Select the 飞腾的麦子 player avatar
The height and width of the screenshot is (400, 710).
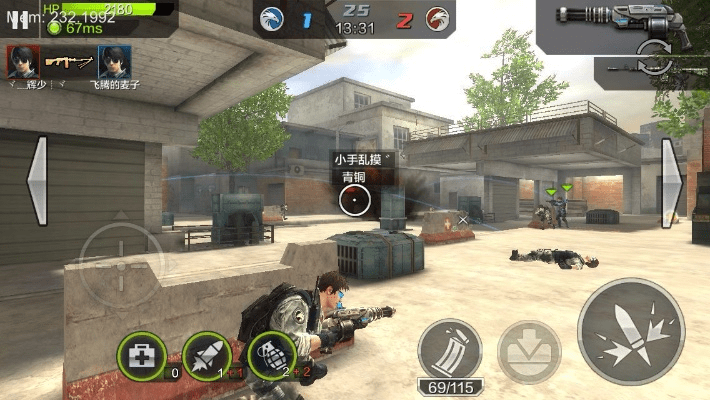pyautogui.click(x=112, y=62)
